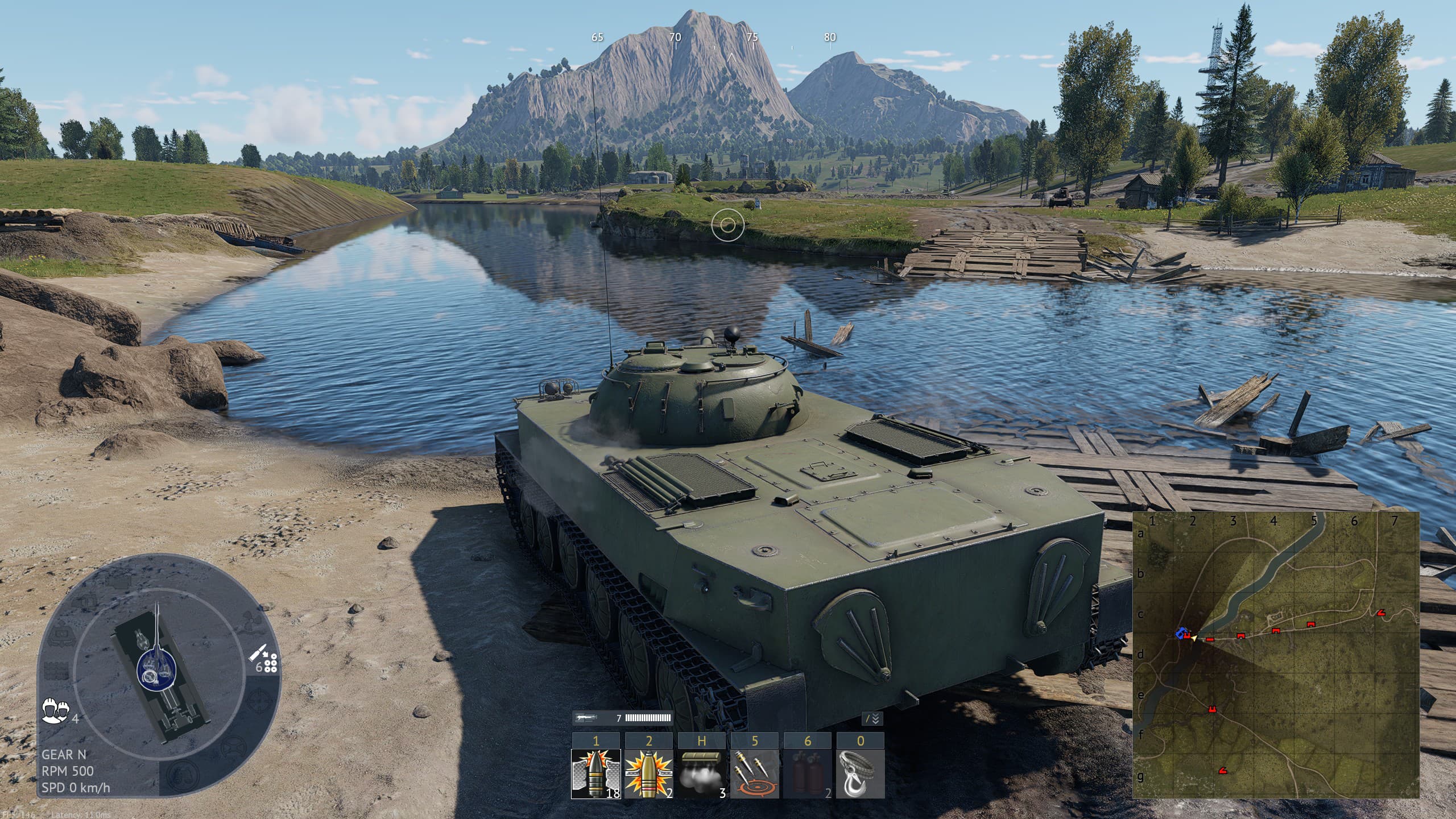Activate the tow rope hook
Viewport: 1456px width, 819px height.
pyautogui.click(x=861, y=773)
